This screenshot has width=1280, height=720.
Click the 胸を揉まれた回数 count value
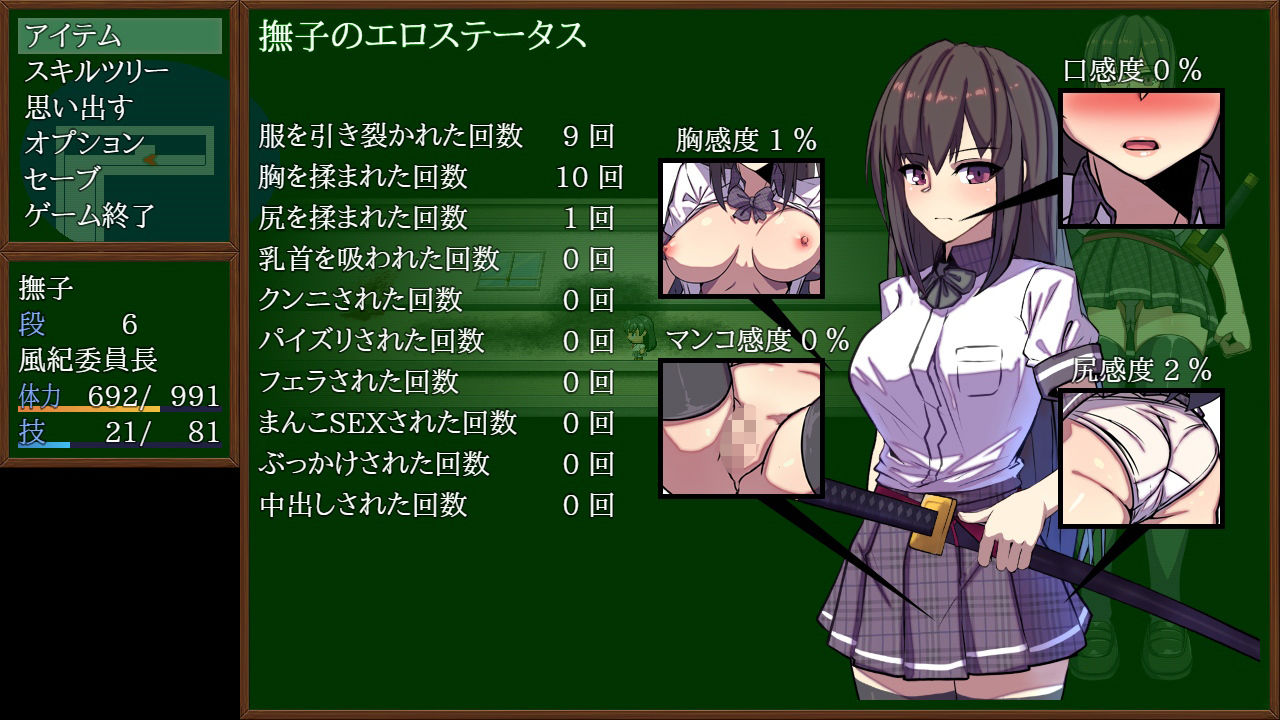[591, 177]
